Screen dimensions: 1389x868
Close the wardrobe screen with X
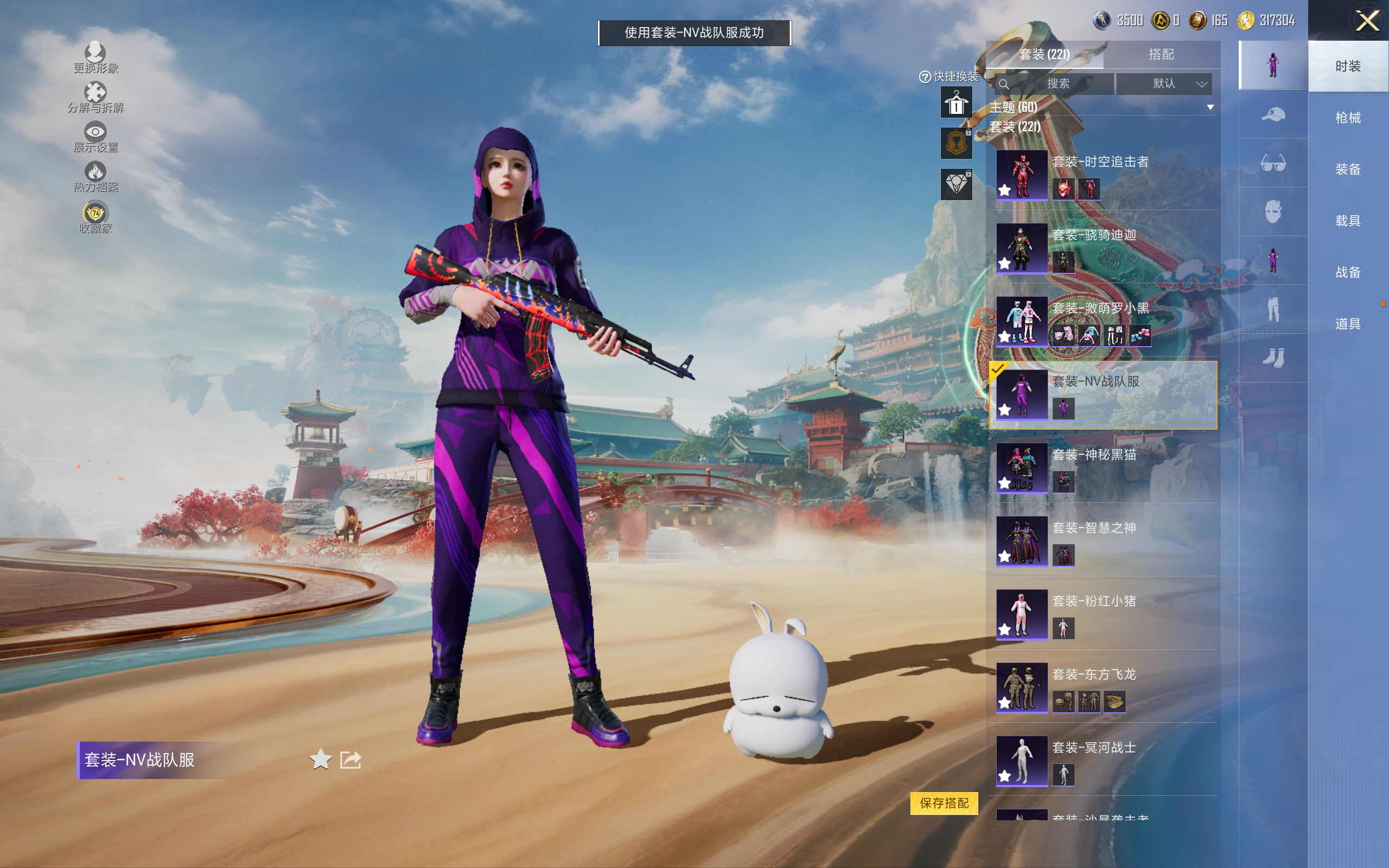(x=1367, y=21)
